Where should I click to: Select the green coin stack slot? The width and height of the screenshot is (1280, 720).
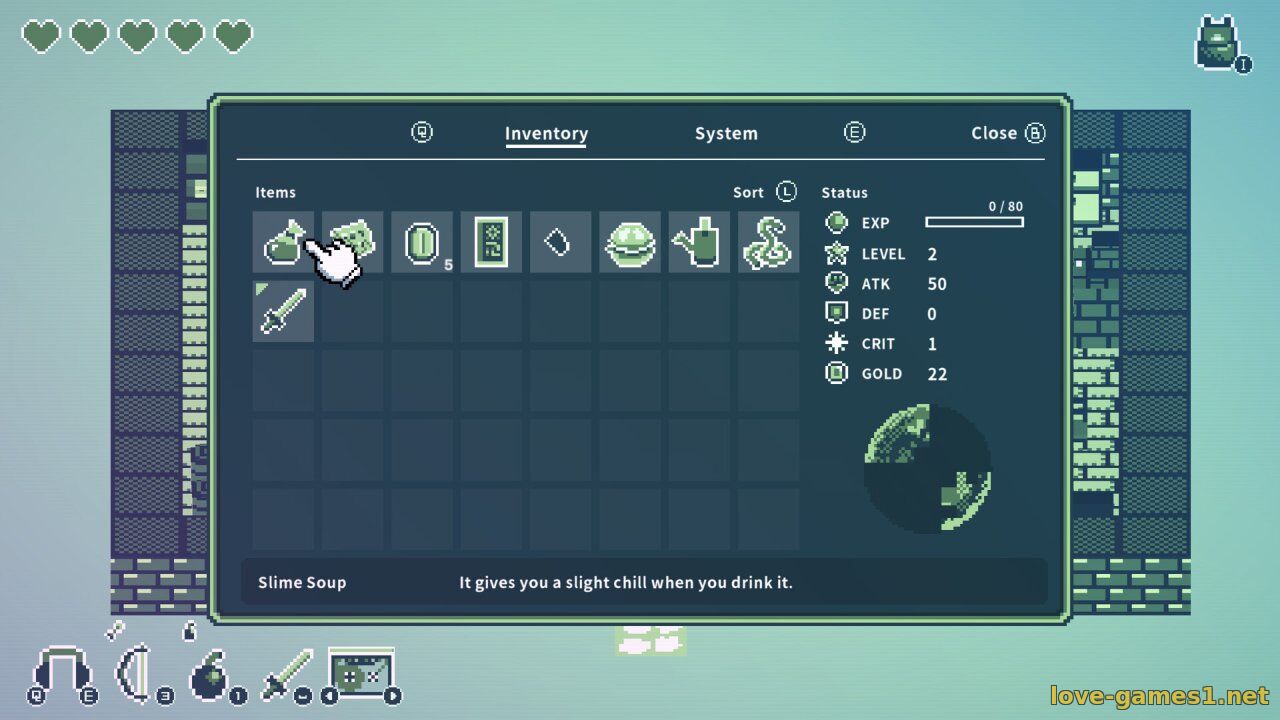[422, 242]
